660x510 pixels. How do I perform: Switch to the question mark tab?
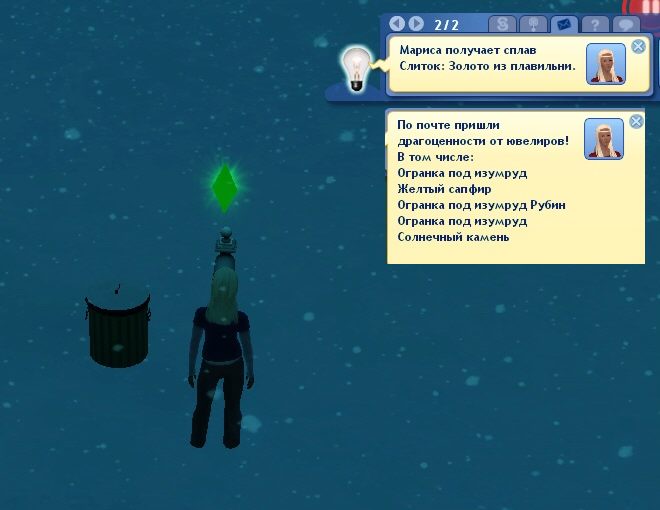point(596,25)
